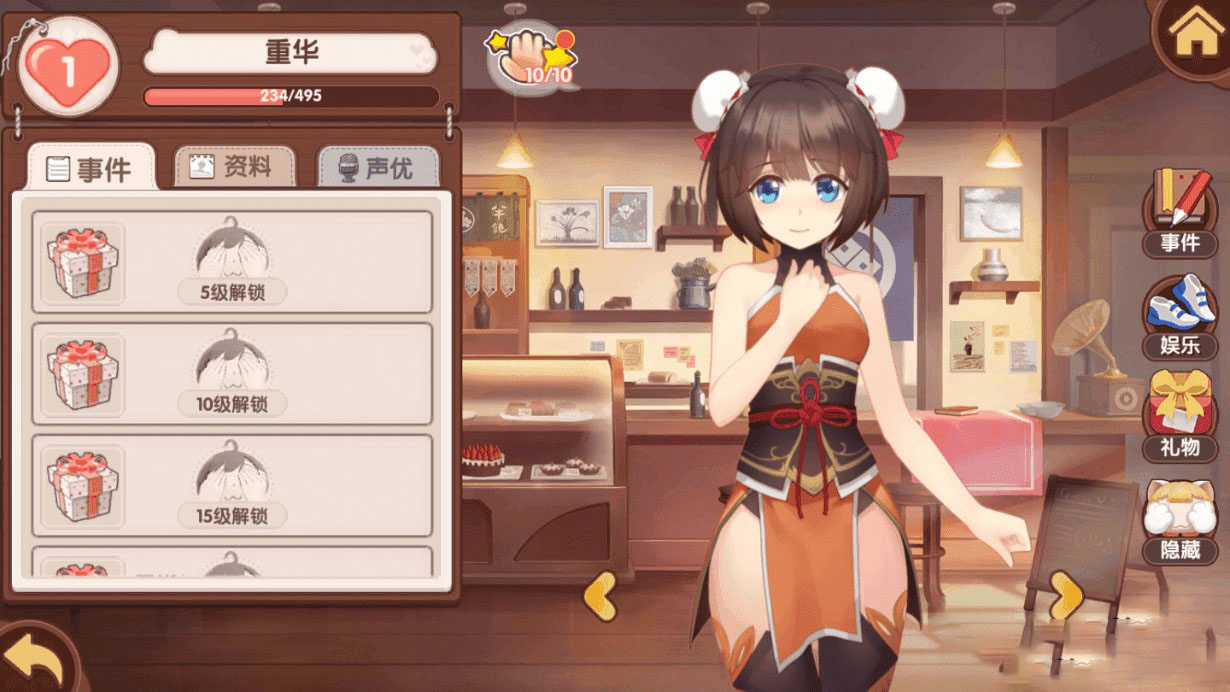Click the heart affection level badge

68,68
